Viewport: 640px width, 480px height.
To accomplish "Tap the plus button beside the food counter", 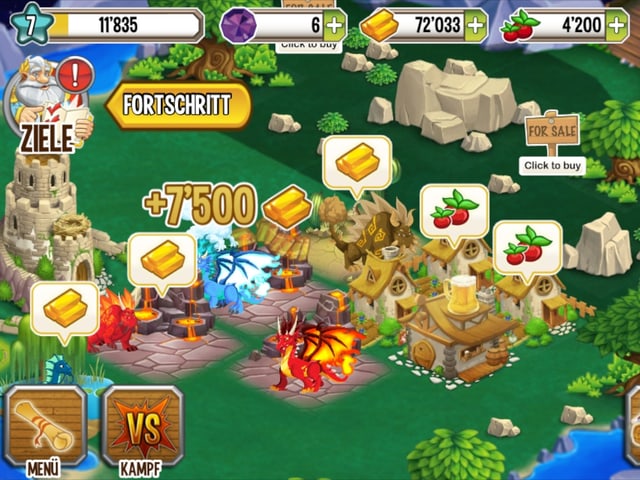I will [619, 24].
